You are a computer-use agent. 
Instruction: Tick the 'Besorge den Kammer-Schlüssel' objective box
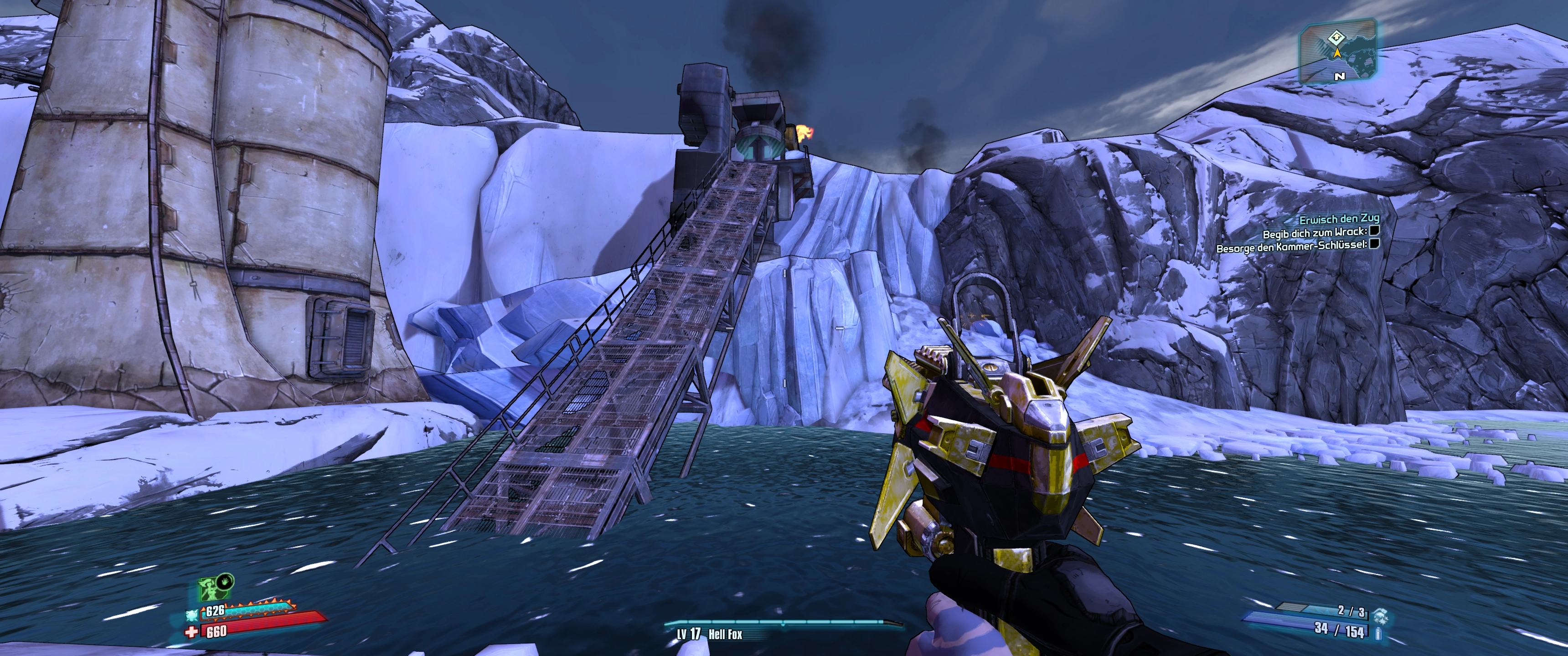tap(1373, 245)
